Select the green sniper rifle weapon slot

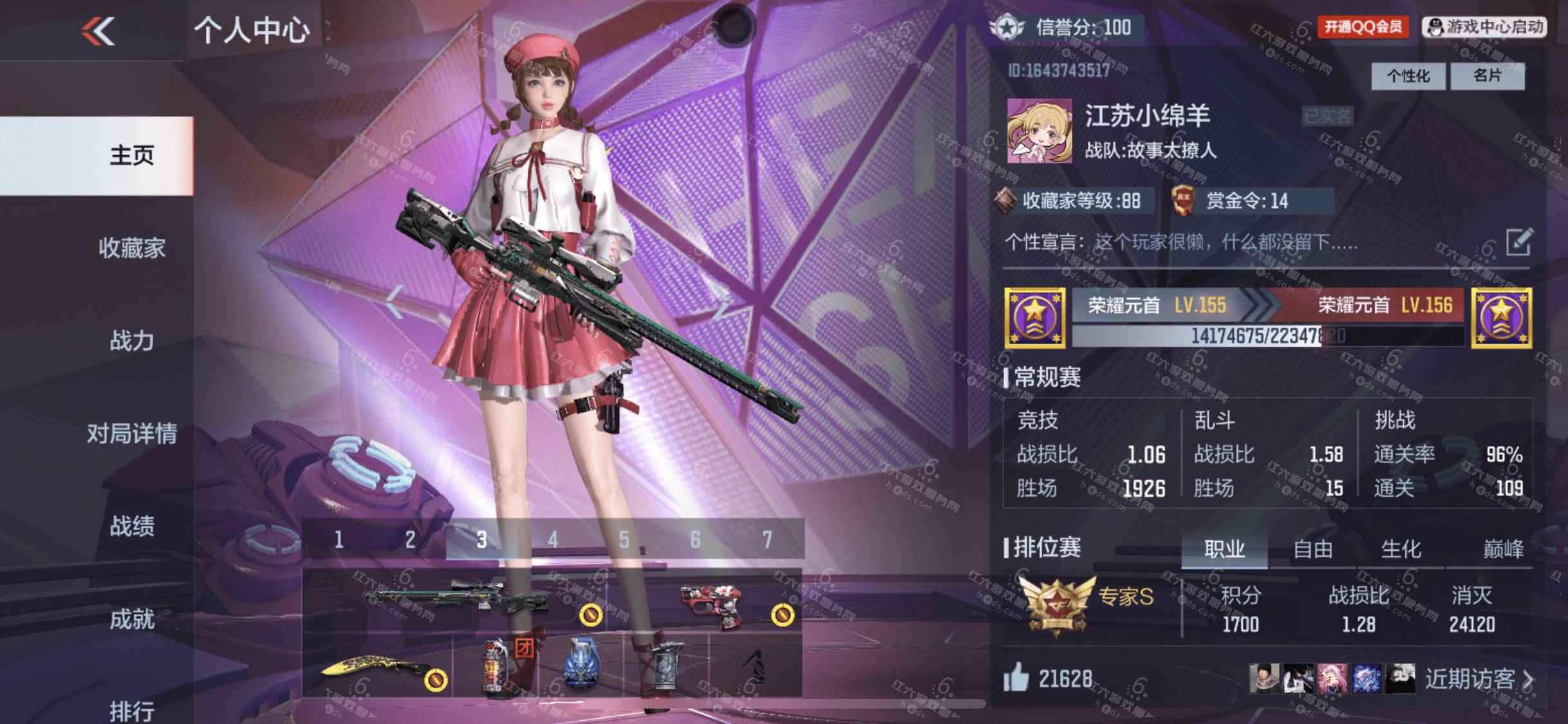[454, 599]
